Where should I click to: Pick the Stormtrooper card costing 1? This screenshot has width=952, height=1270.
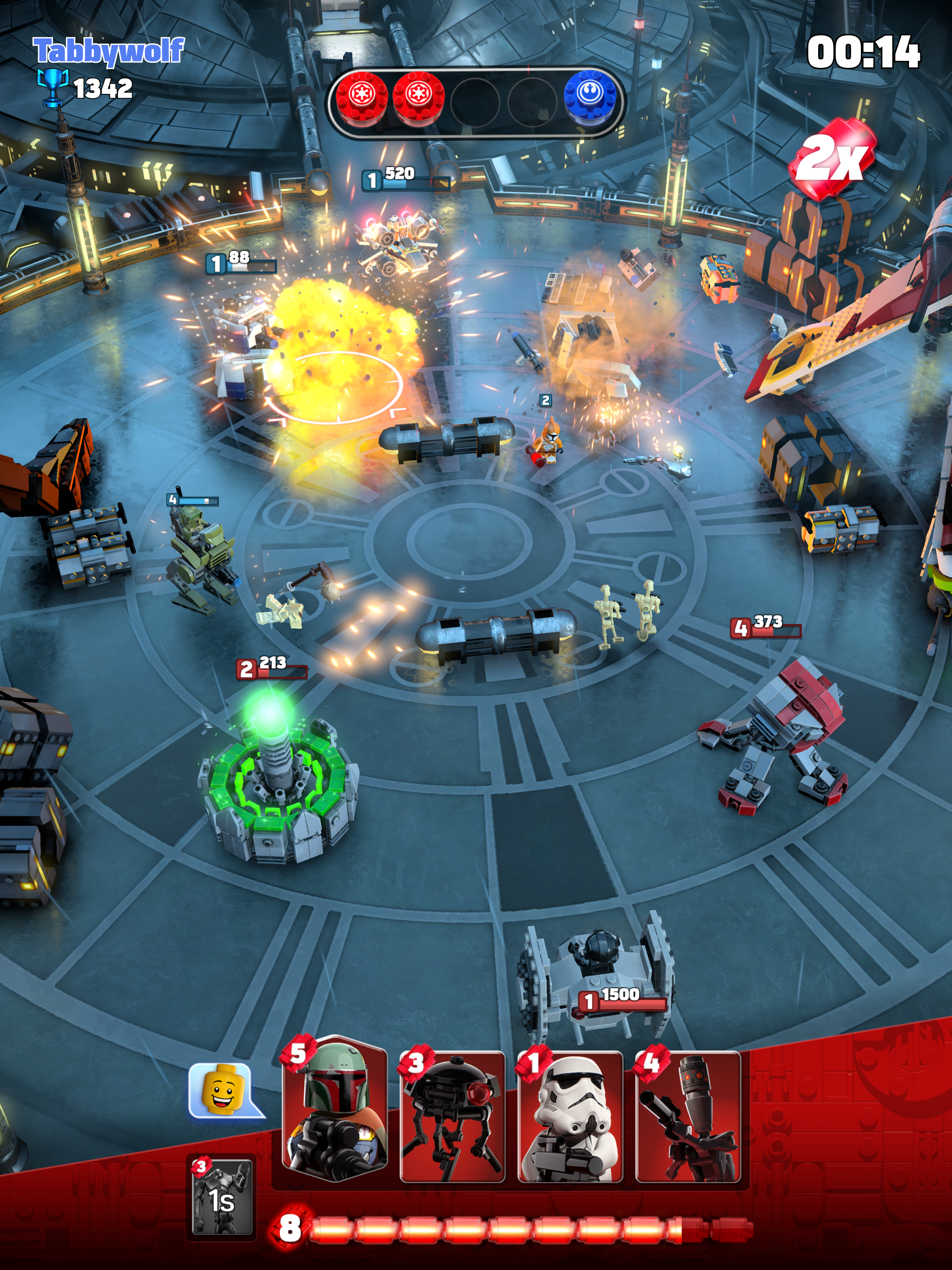click(x=570, y=1117)
